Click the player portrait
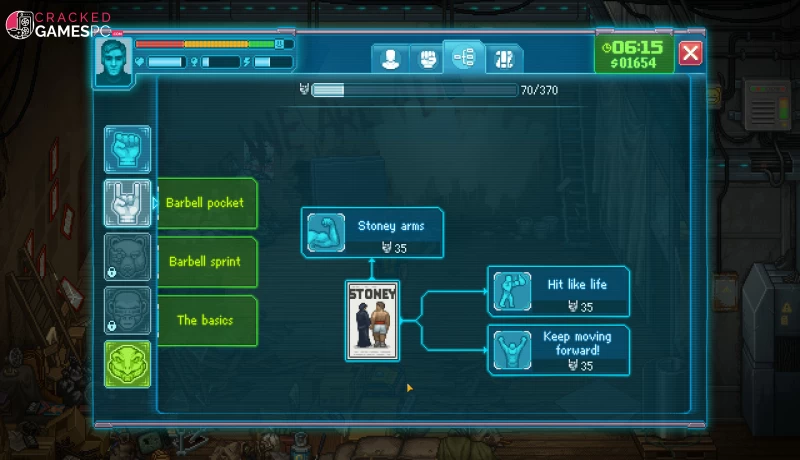This screenshot has width=800, height=460. coord(112,63)
